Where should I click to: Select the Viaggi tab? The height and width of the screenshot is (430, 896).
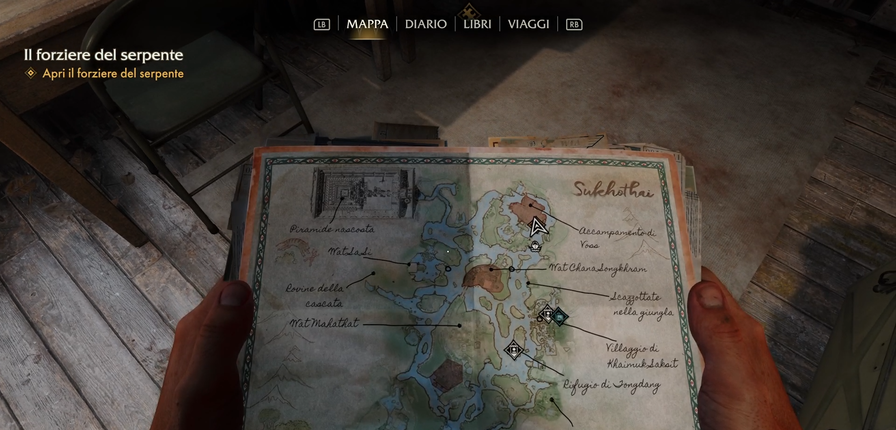(x=528, y=24)
